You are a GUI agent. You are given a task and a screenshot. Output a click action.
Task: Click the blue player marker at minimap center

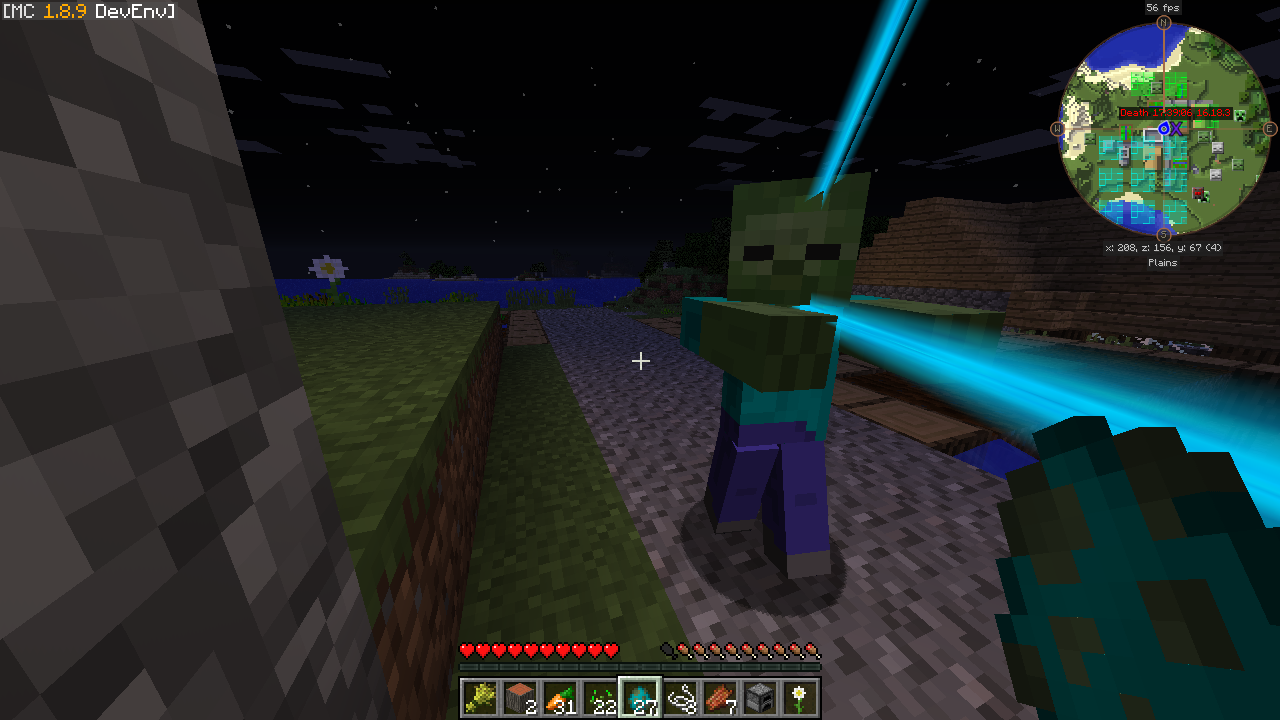coord(1164,129)
